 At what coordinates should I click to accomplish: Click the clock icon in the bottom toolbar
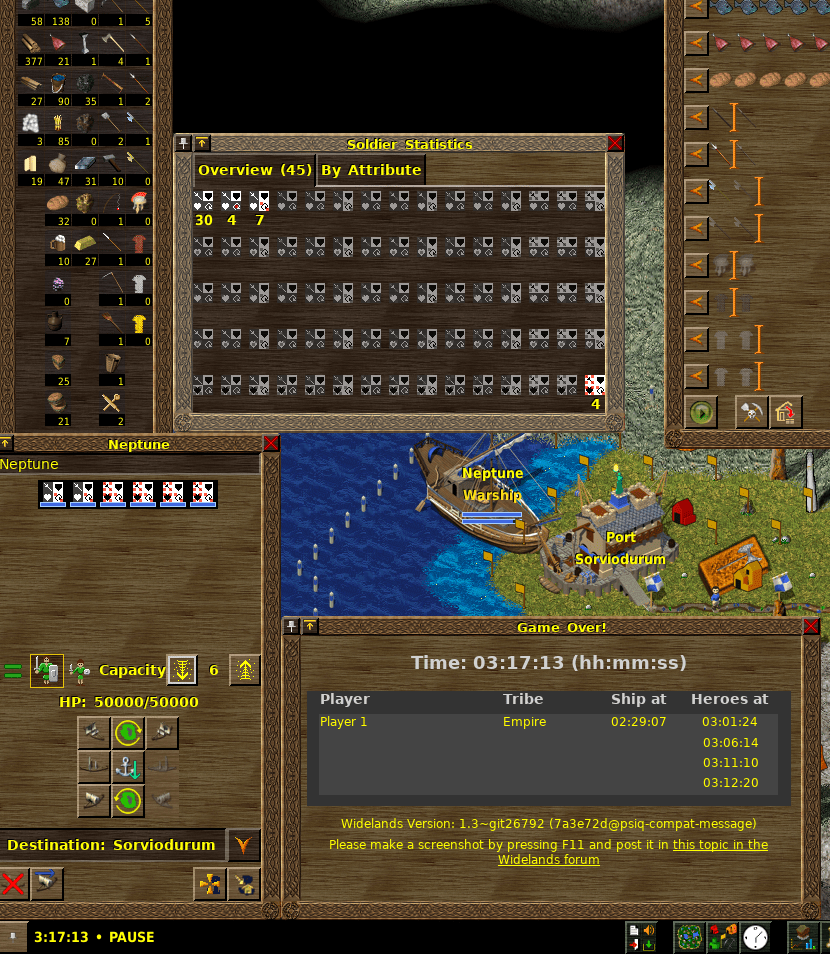coord(756,937)
